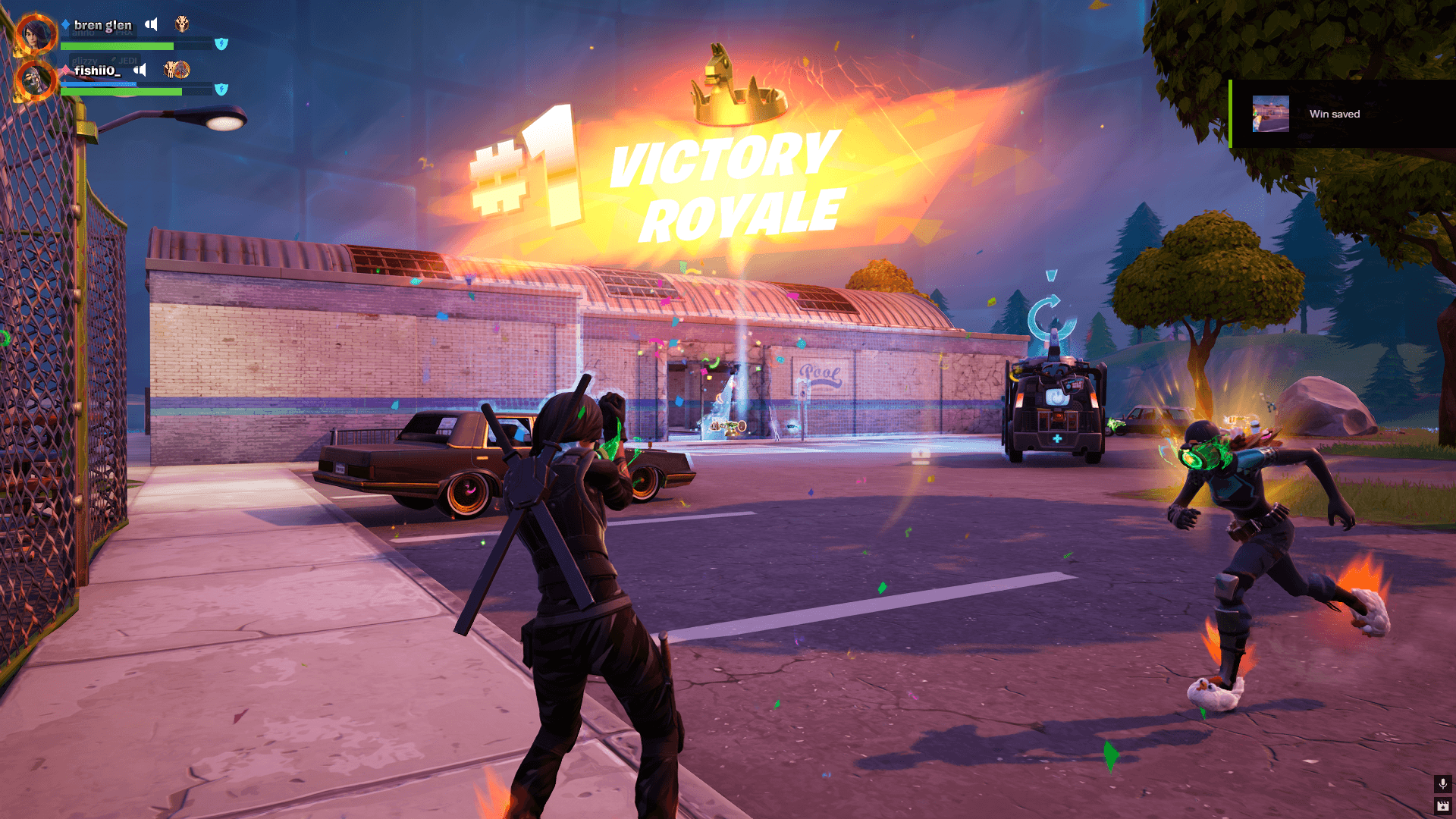This screenshot has width=1456, height=819.
Task: Click the anno PRX name tag
Action: click(x=101, y=32)
